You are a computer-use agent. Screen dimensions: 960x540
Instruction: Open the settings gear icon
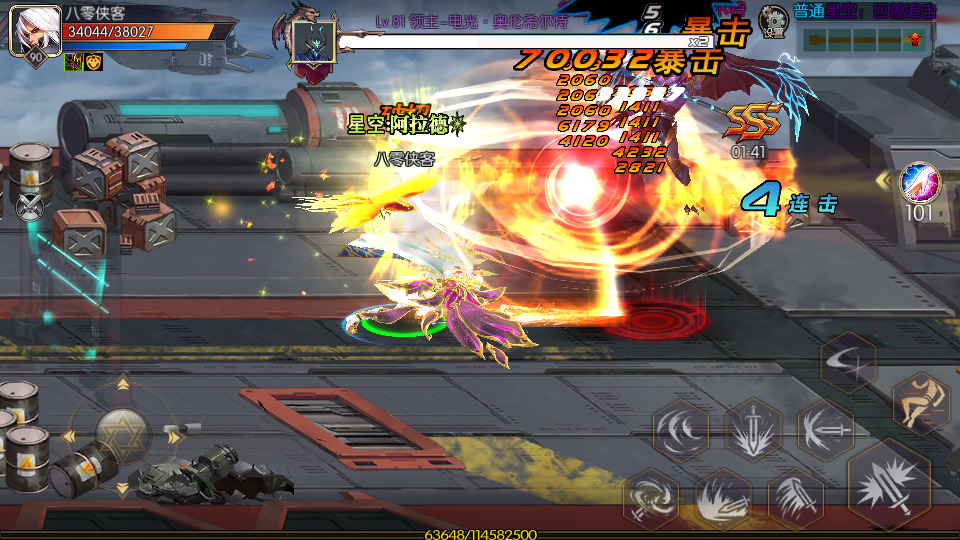(772, 19)
